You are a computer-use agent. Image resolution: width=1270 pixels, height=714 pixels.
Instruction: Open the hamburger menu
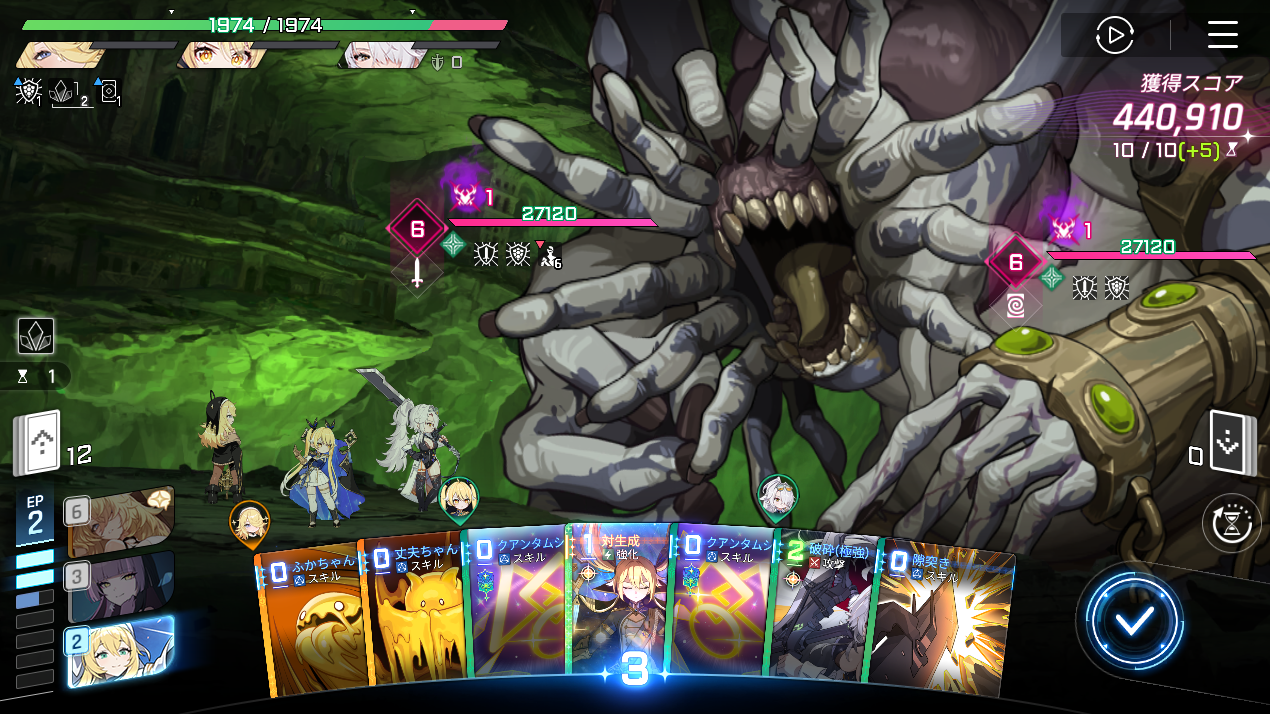(1222, 35)
